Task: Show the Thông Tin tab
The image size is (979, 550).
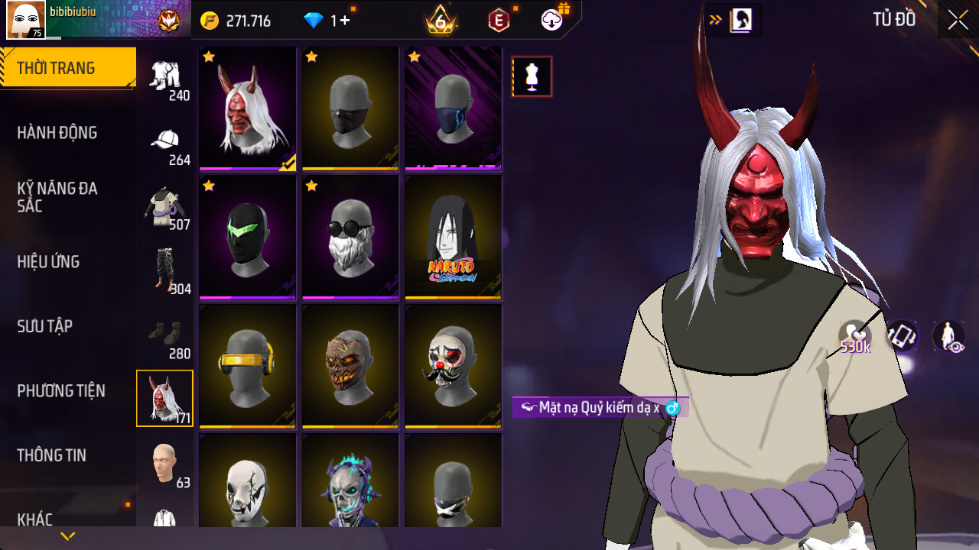Action: [x=52, y=455]
